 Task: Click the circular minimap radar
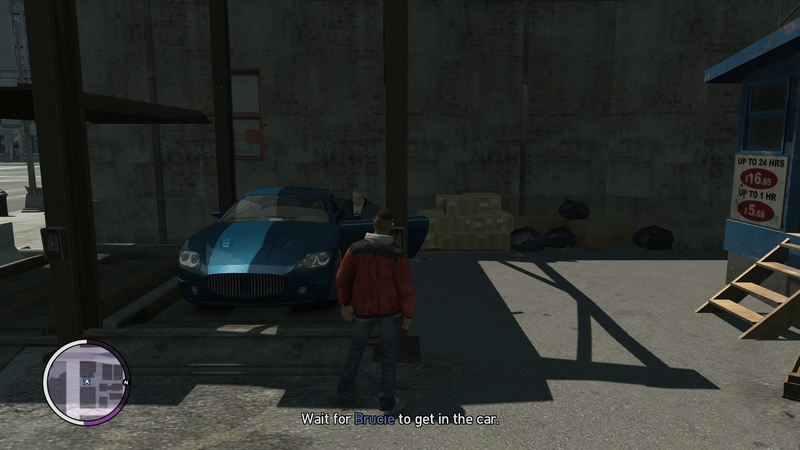pyautogui.click(x=87, y=382)
